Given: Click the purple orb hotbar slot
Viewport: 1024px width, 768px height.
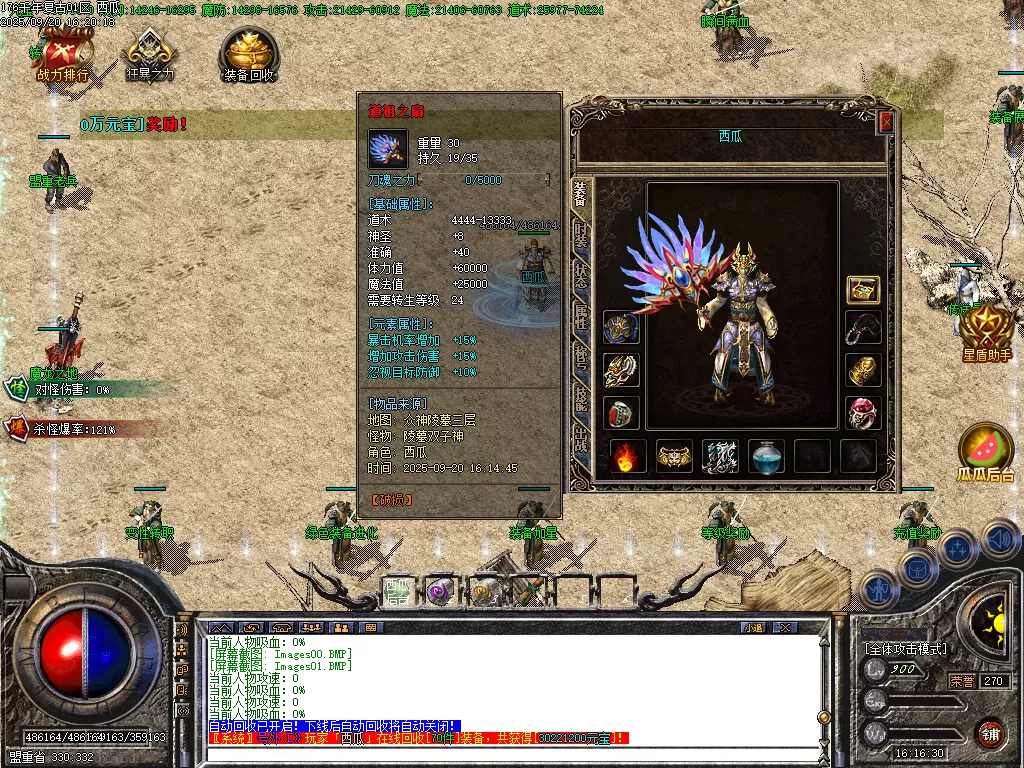Looking at the screenshot, I should (441, 590).
